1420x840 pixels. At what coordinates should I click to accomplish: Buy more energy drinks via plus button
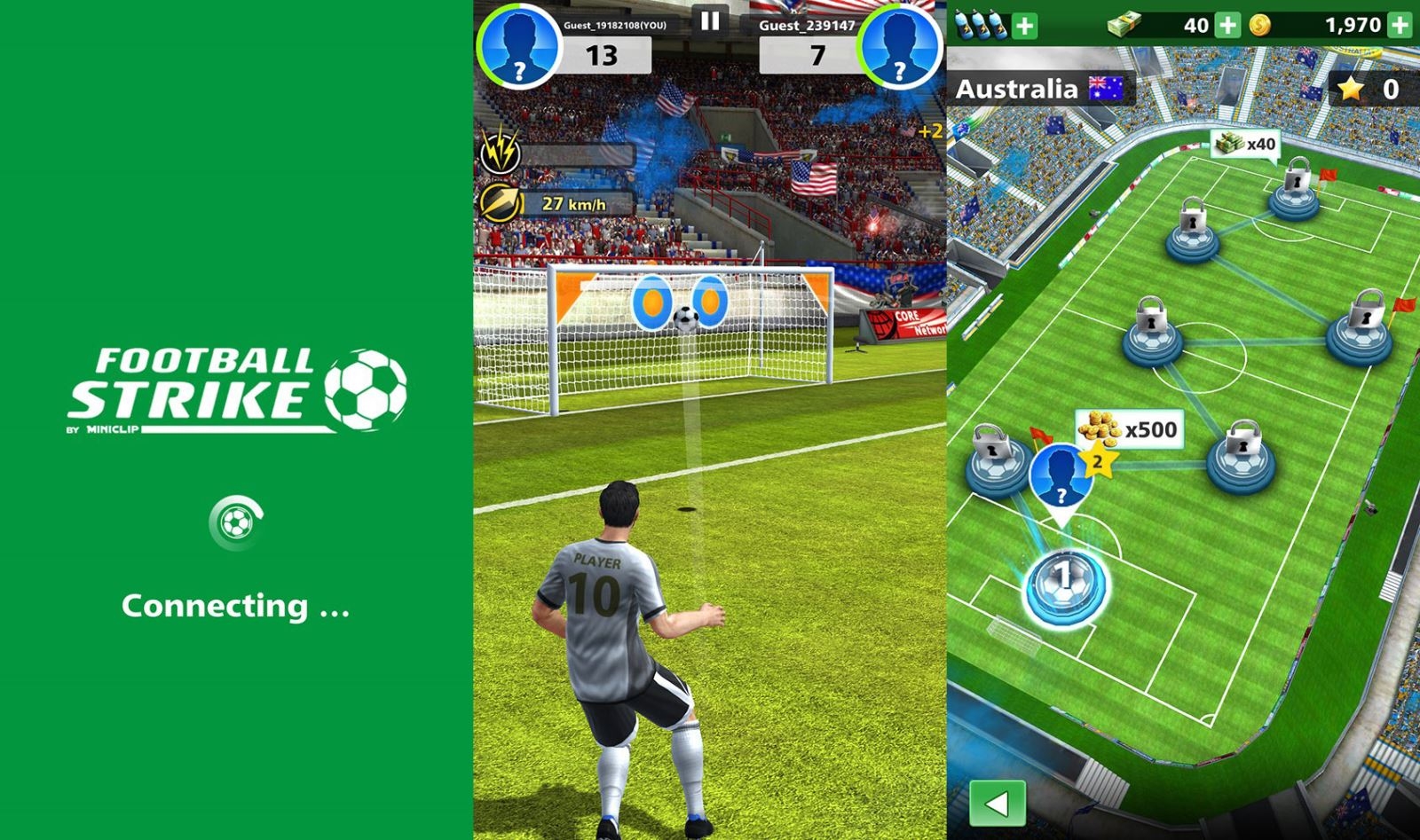(x=1026, y=27)
